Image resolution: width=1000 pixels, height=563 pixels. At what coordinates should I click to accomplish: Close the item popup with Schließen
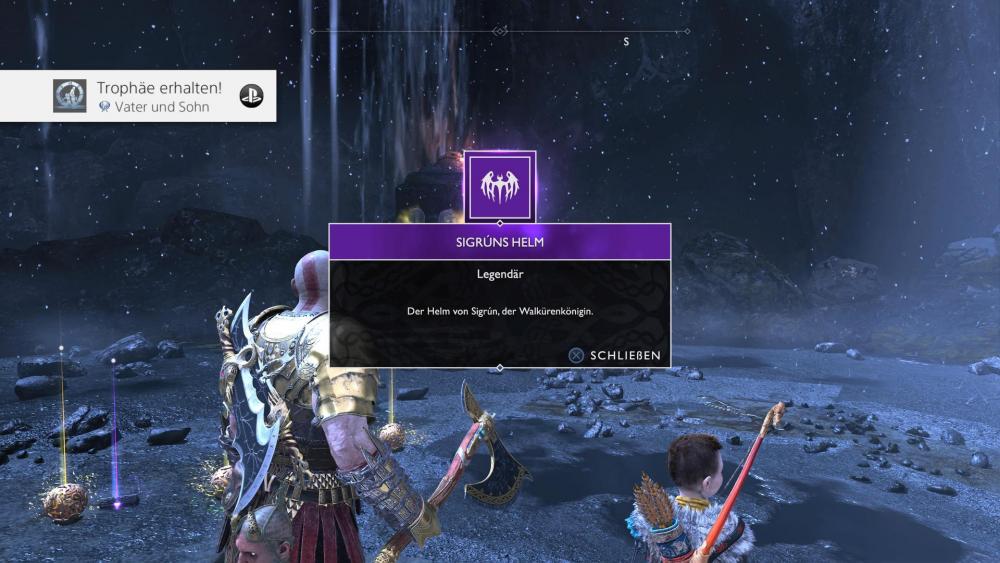click(615, 355)
